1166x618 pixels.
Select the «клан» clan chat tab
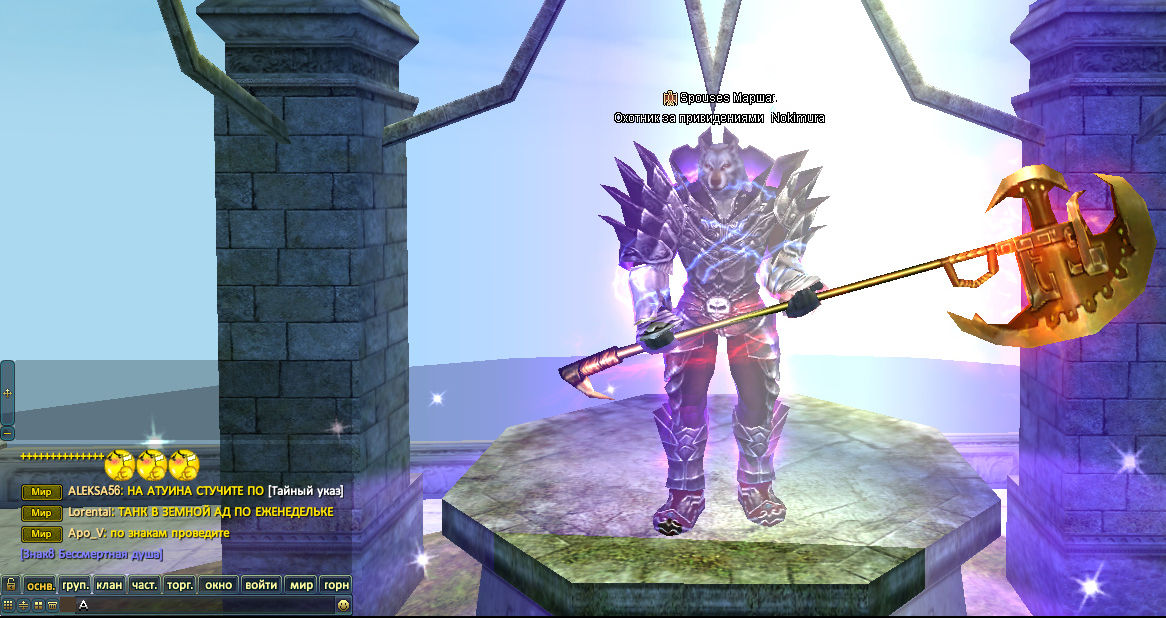pyautogui.click(x=109, y=585)
